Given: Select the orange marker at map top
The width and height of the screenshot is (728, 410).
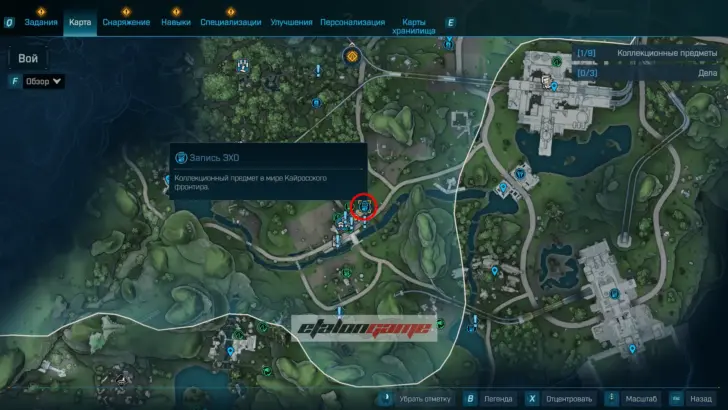Looking at the screenshot, I should click(352, 56).
